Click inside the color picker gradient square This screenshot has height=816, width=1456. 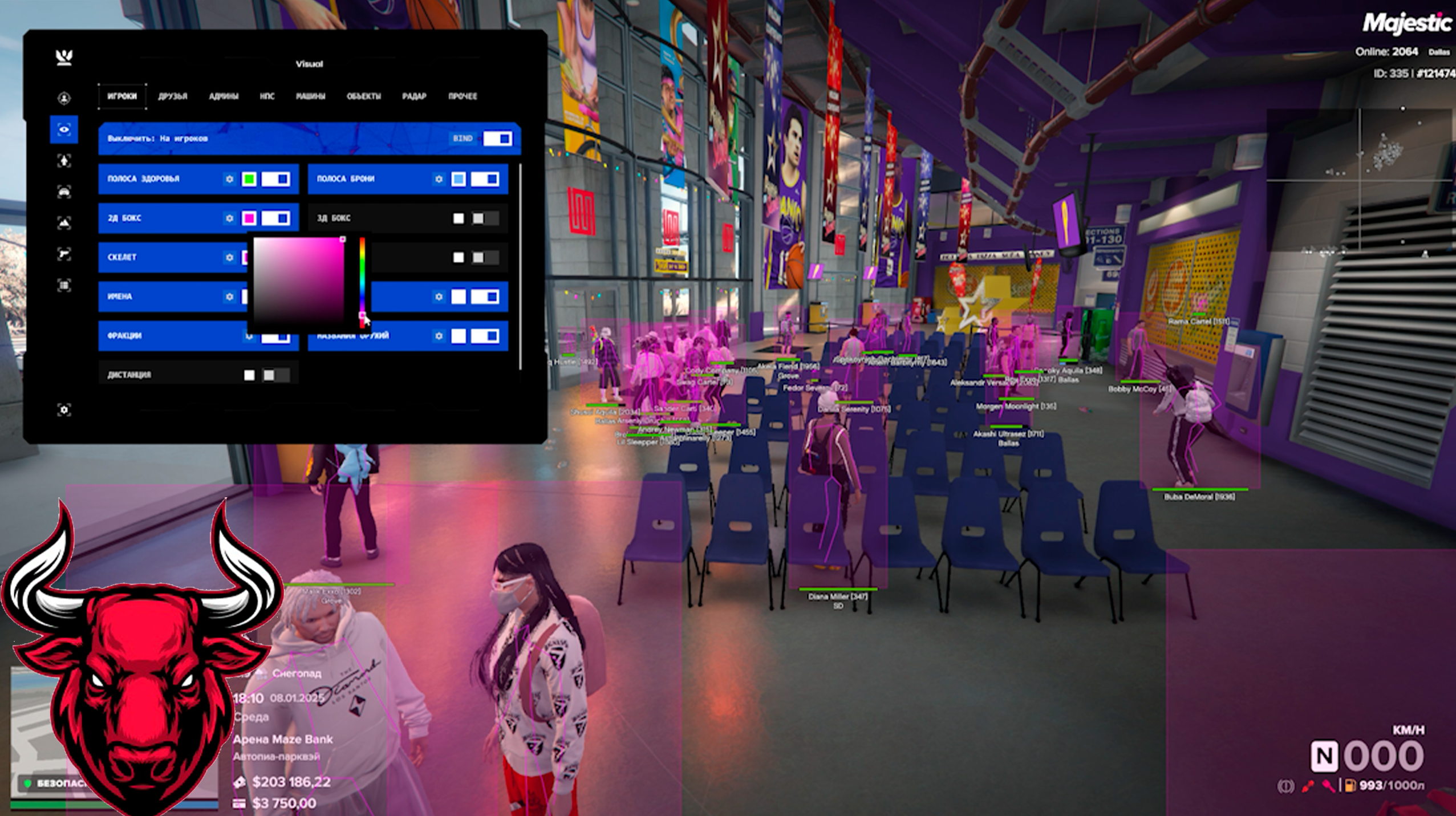298,281
